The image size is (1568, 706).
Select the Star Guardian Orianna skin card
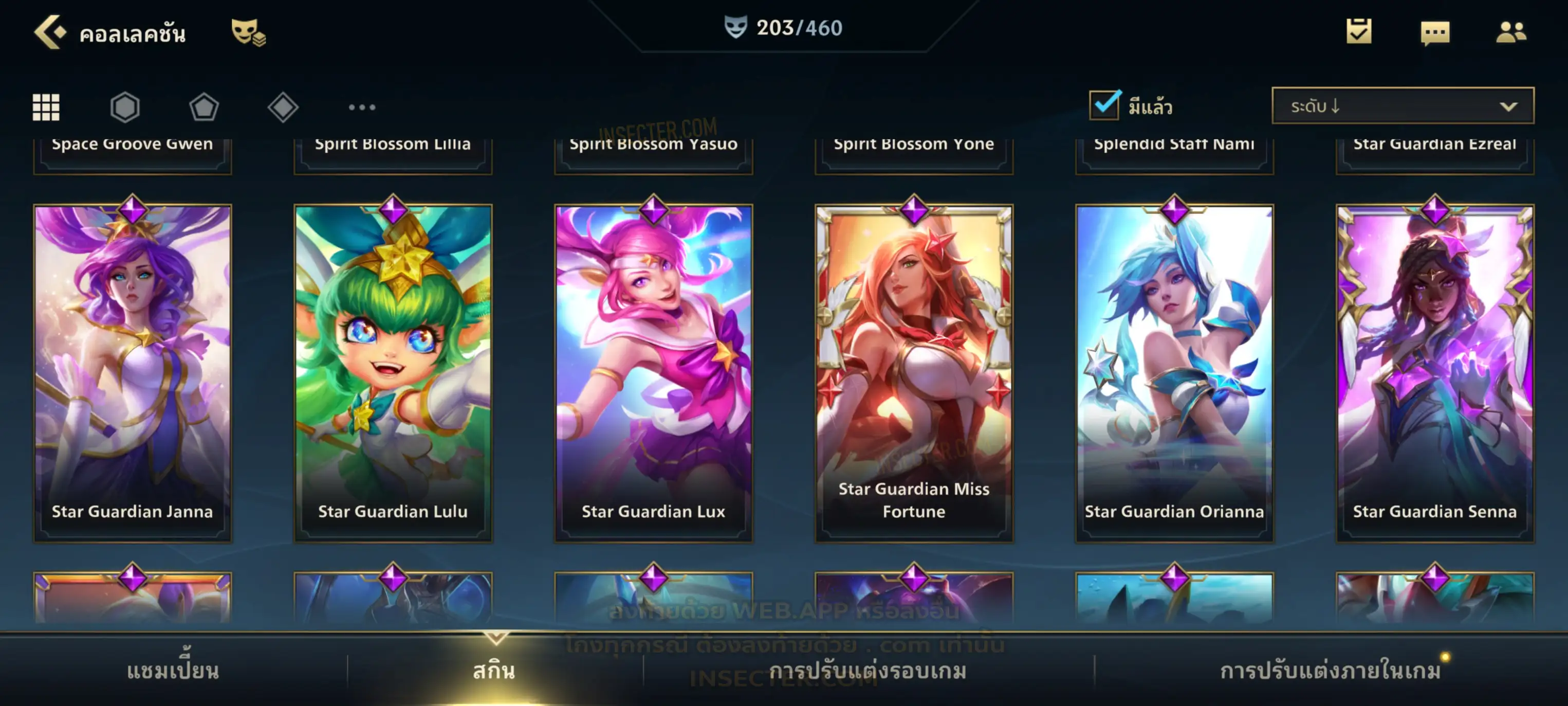coord(1174,373)
